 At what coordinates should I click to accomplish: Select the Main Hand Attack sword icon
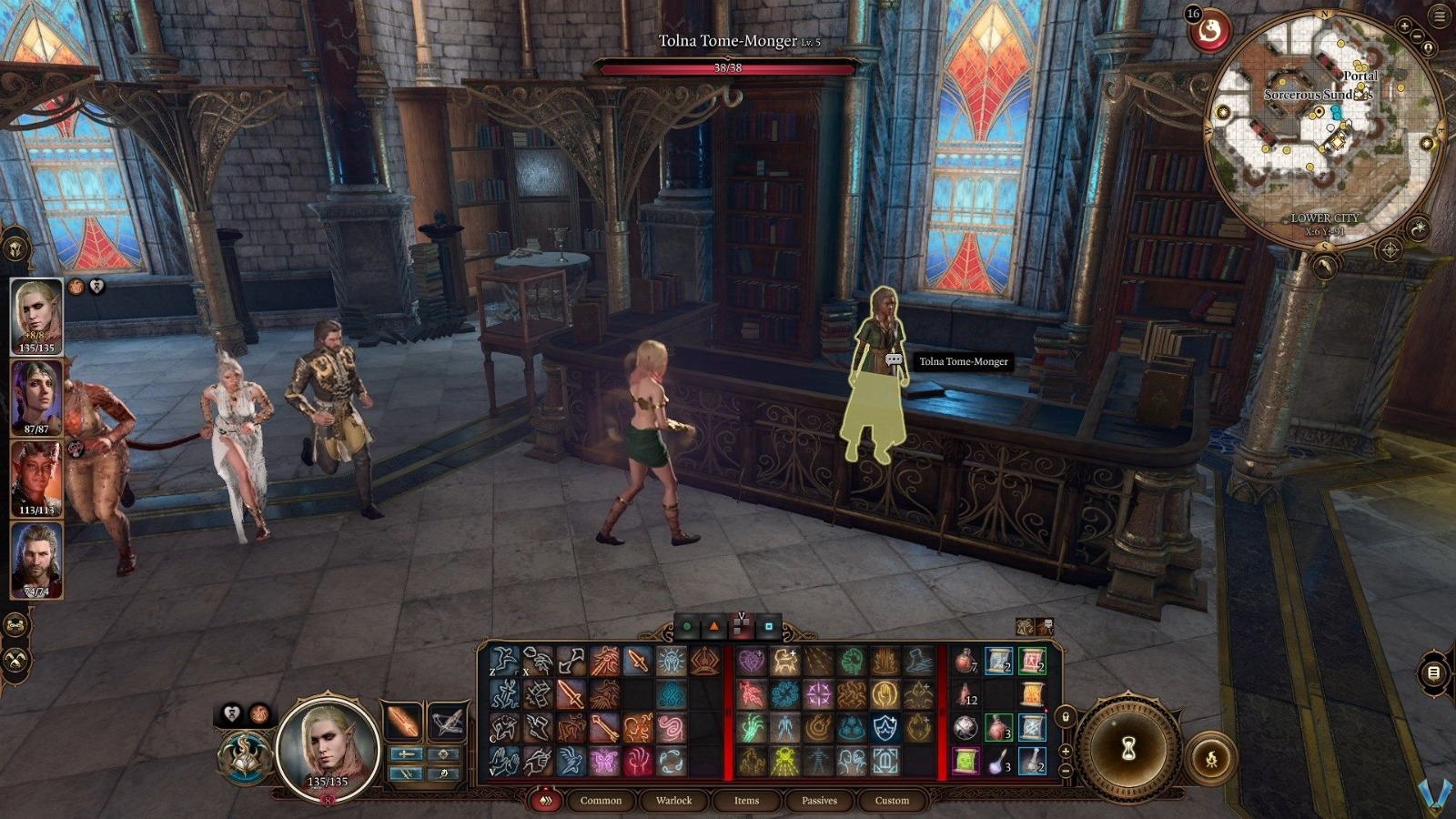coord(570,693)
